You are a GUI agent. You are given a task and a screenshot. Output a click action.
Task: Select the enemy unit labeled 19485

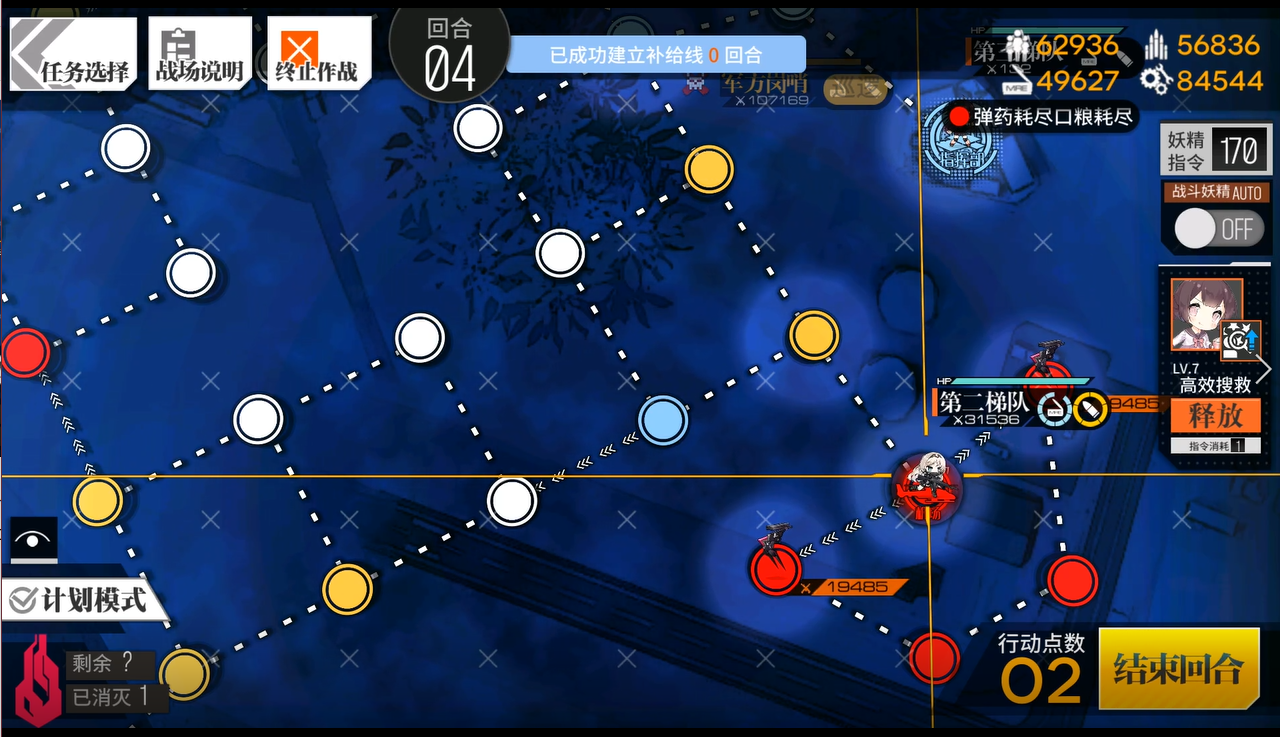coord(776,565)
